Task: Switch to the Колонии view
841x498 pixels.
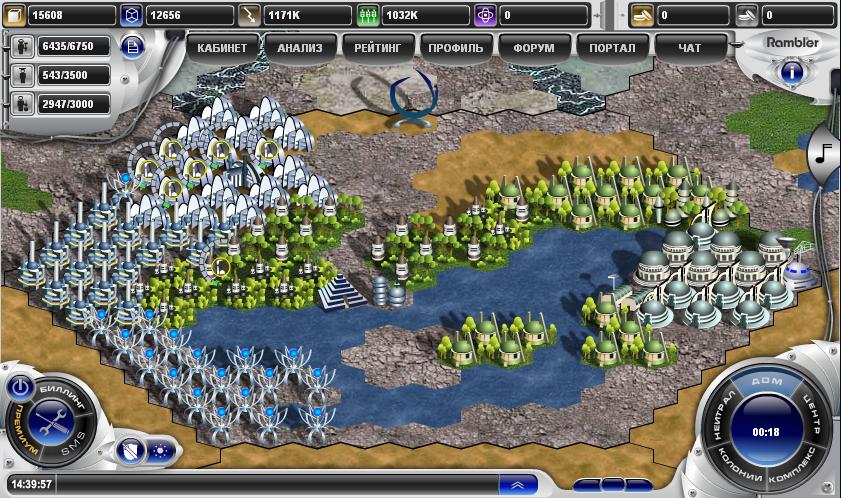Action: coord(738,467)
